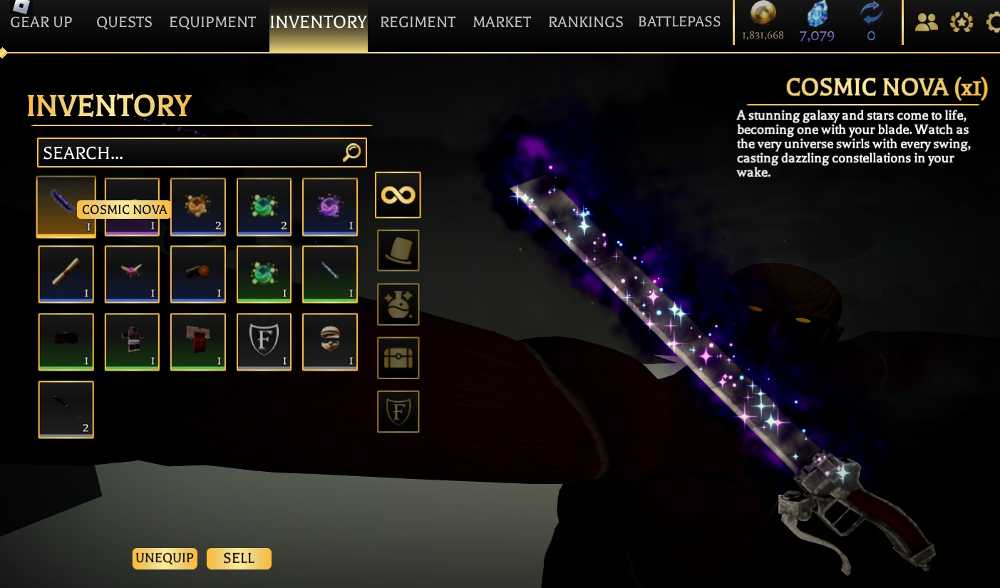Show the treasure chest category
Screen dimensions: 1000x588
coord(397,357)
